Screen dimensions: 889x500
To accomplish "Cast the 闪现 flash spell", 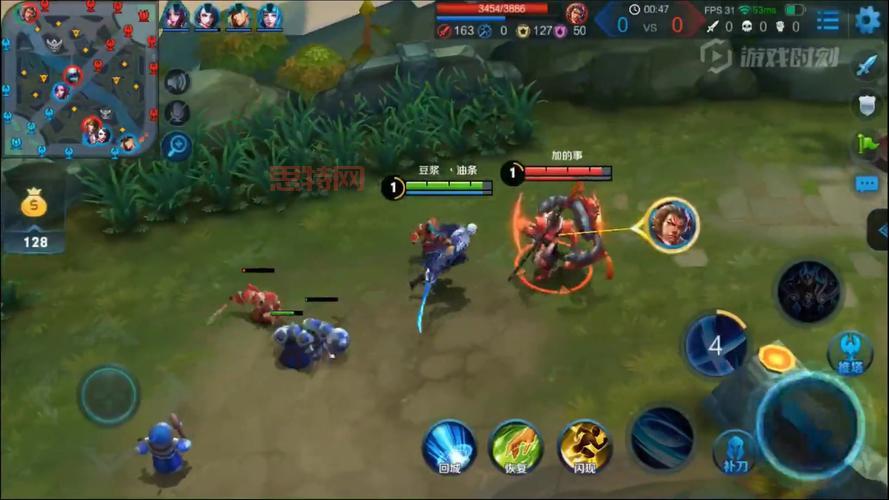I will pyautogui.click(x=584, y=445).
